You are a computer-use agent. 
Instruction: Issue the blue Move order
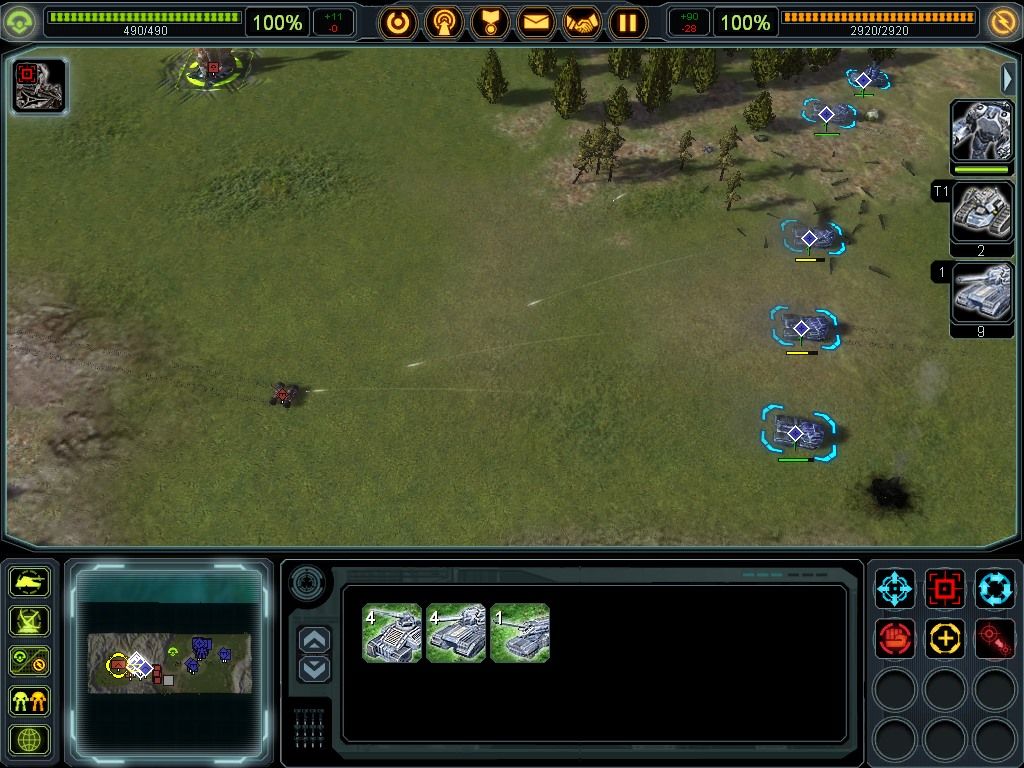(895, 589)
